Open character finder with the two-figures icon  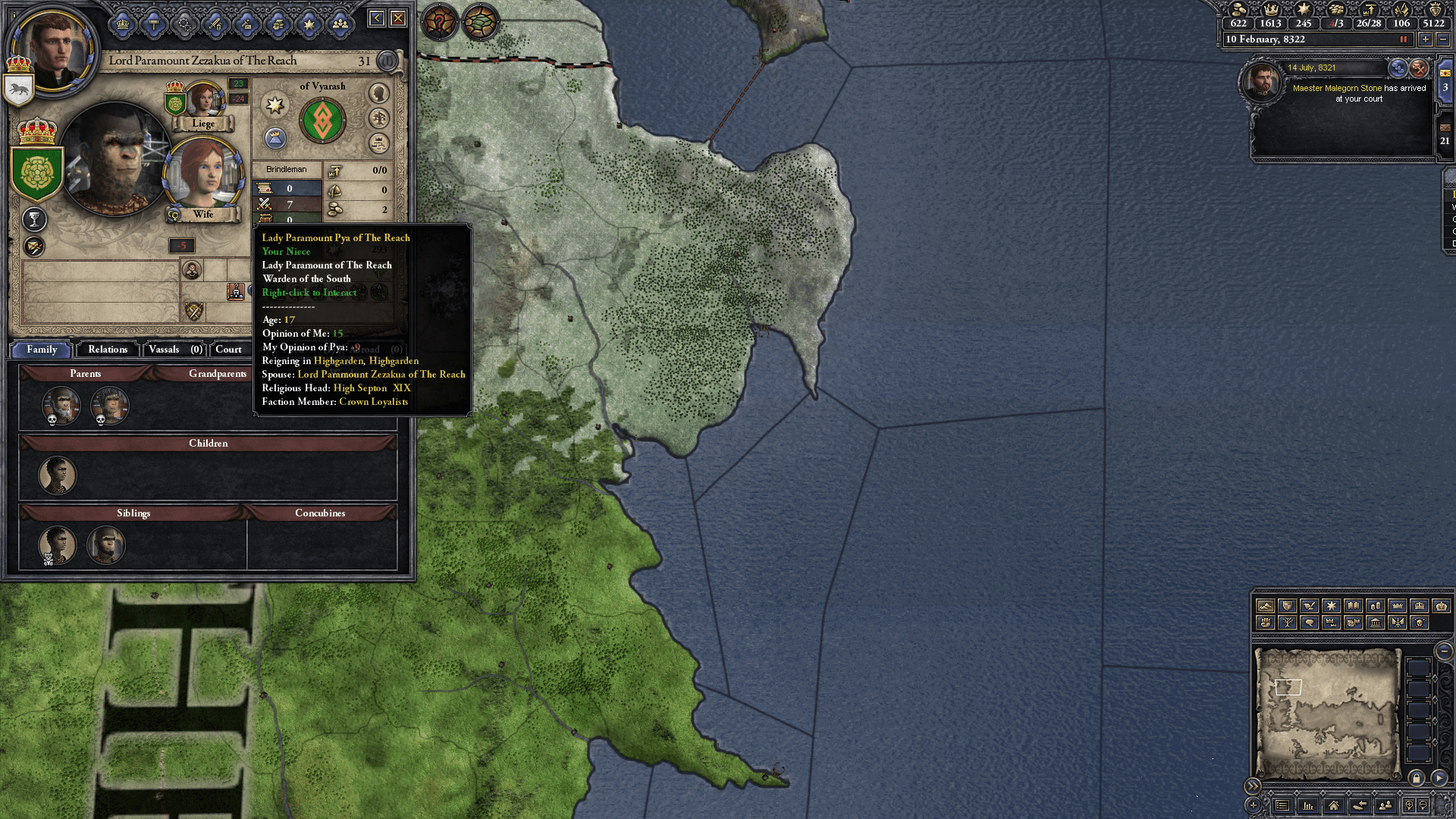(x=1385, y=806)
